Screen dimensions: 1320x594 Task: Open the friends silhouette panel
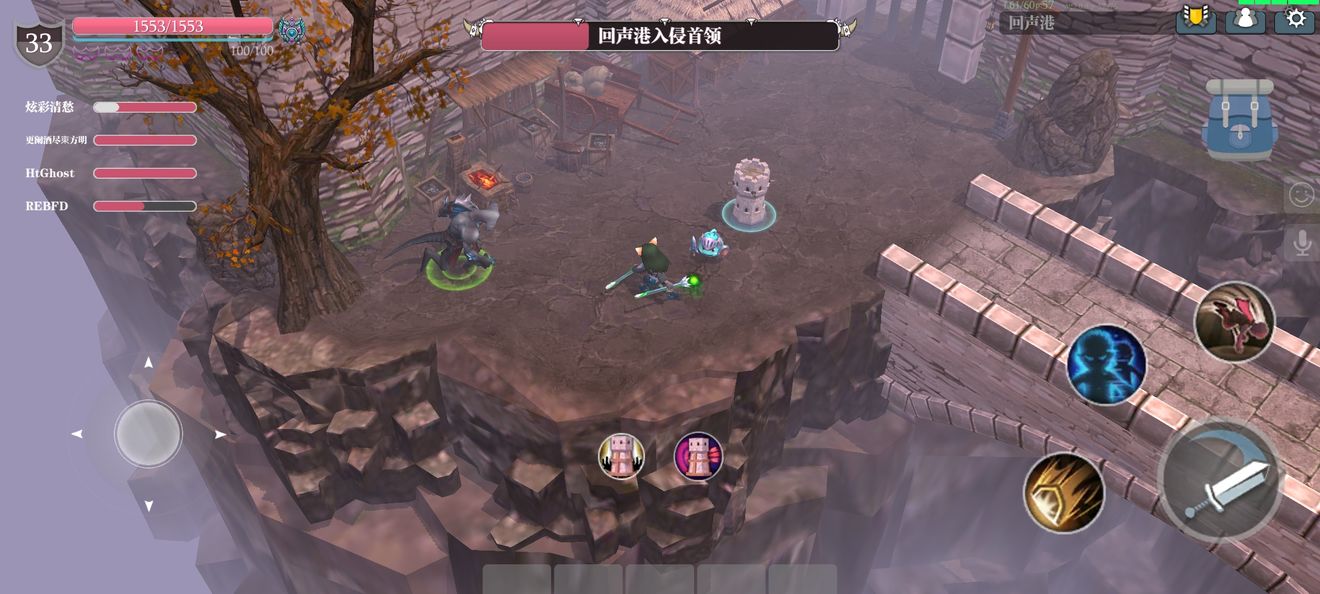coord(1245,19)
